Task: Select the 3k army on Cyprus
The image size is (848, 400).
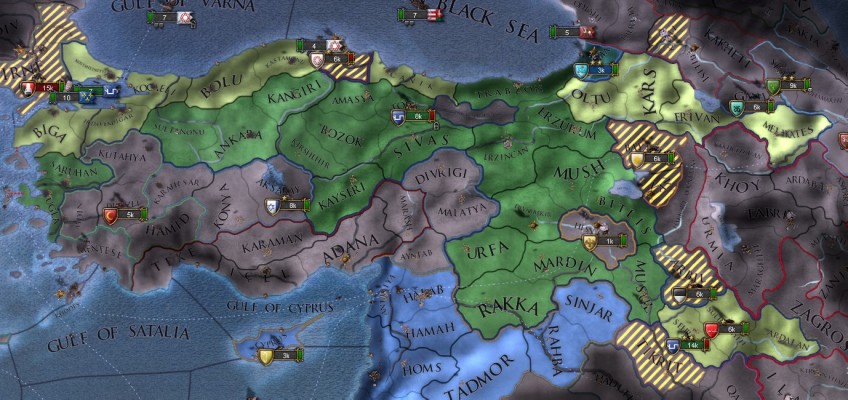Action: [283, 355]
